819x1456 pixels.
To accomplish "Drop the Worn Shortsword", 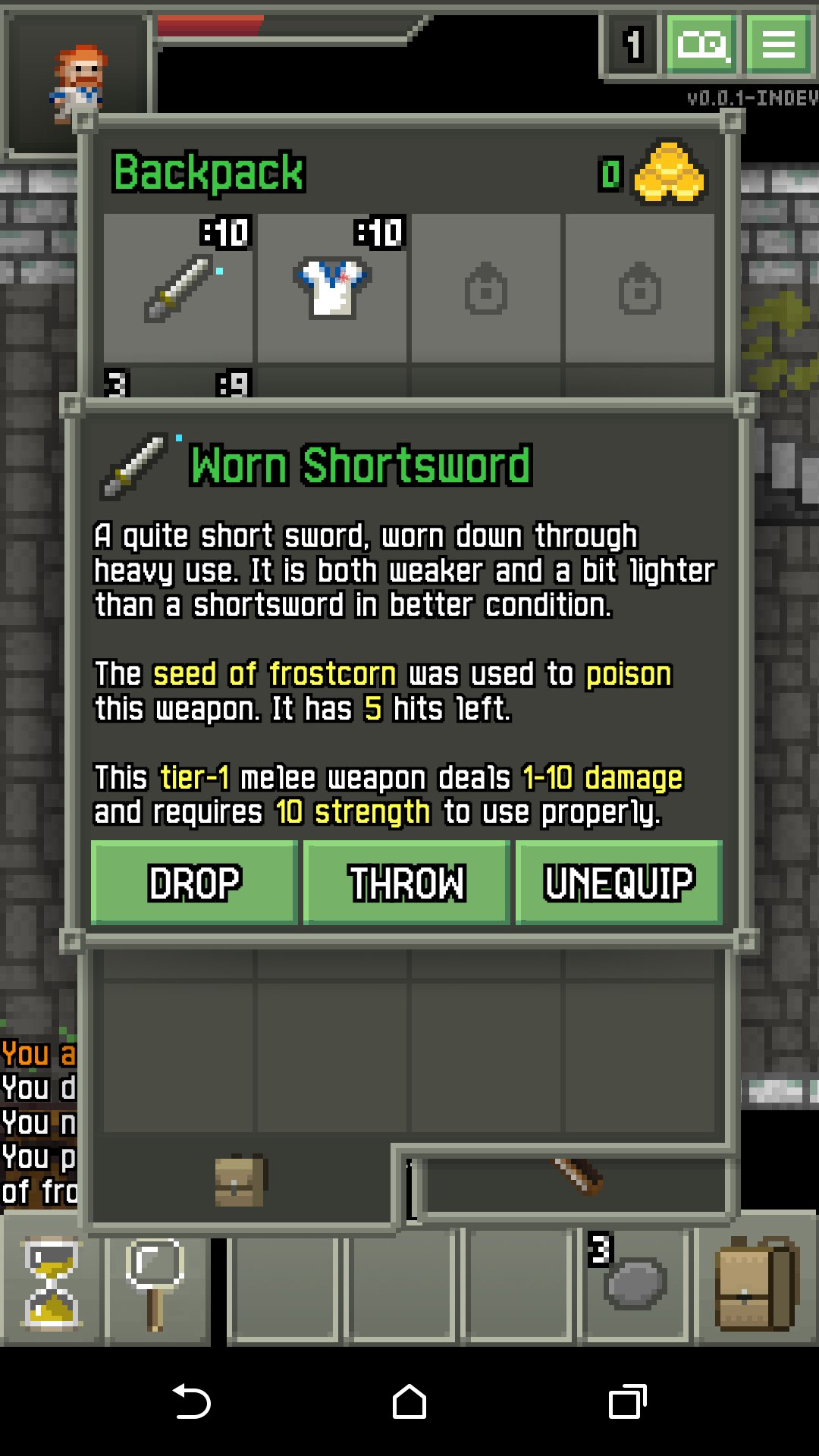I will [194, 882].
